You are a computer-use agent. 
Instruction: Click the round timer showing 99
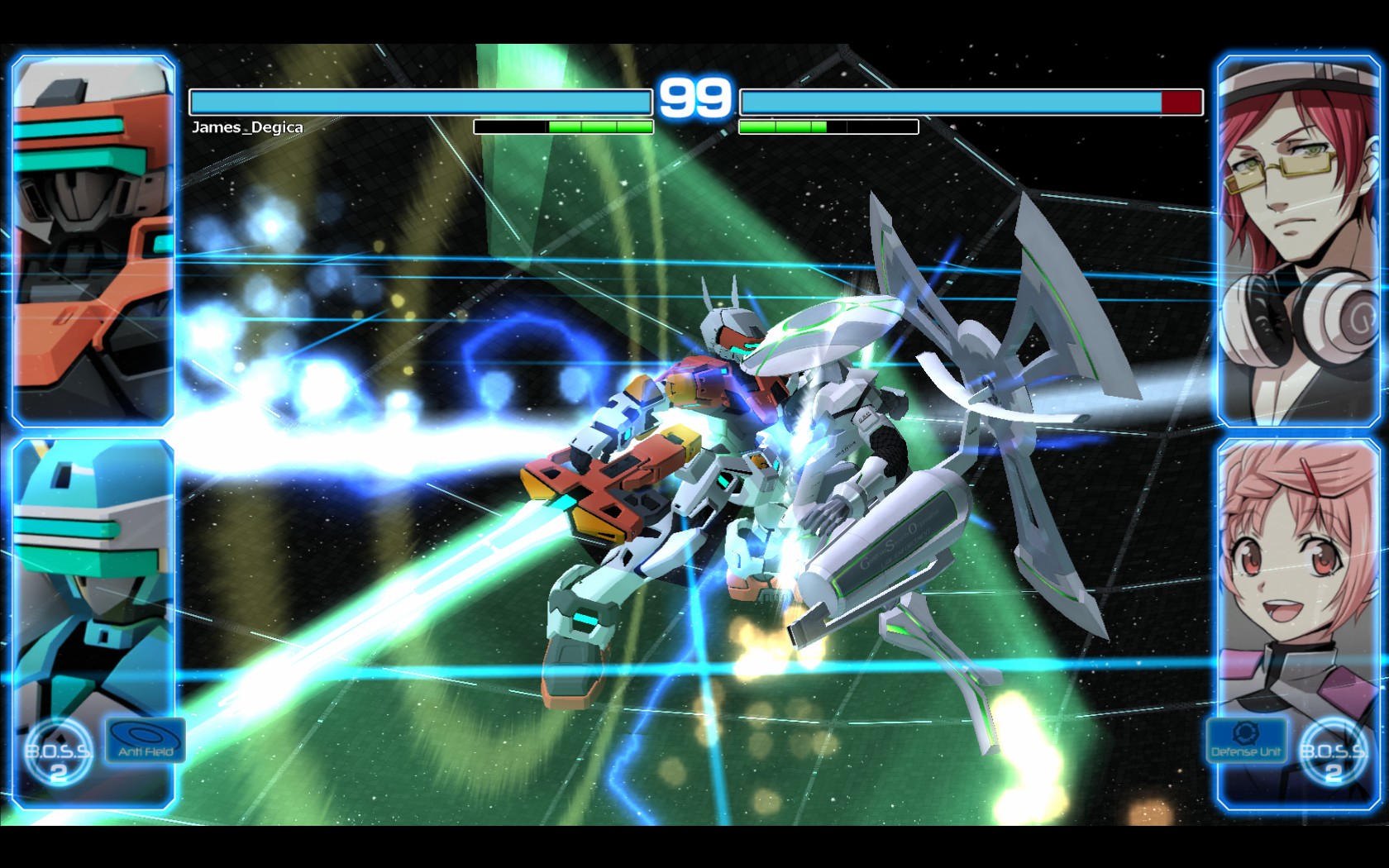[x=694, y=99]
